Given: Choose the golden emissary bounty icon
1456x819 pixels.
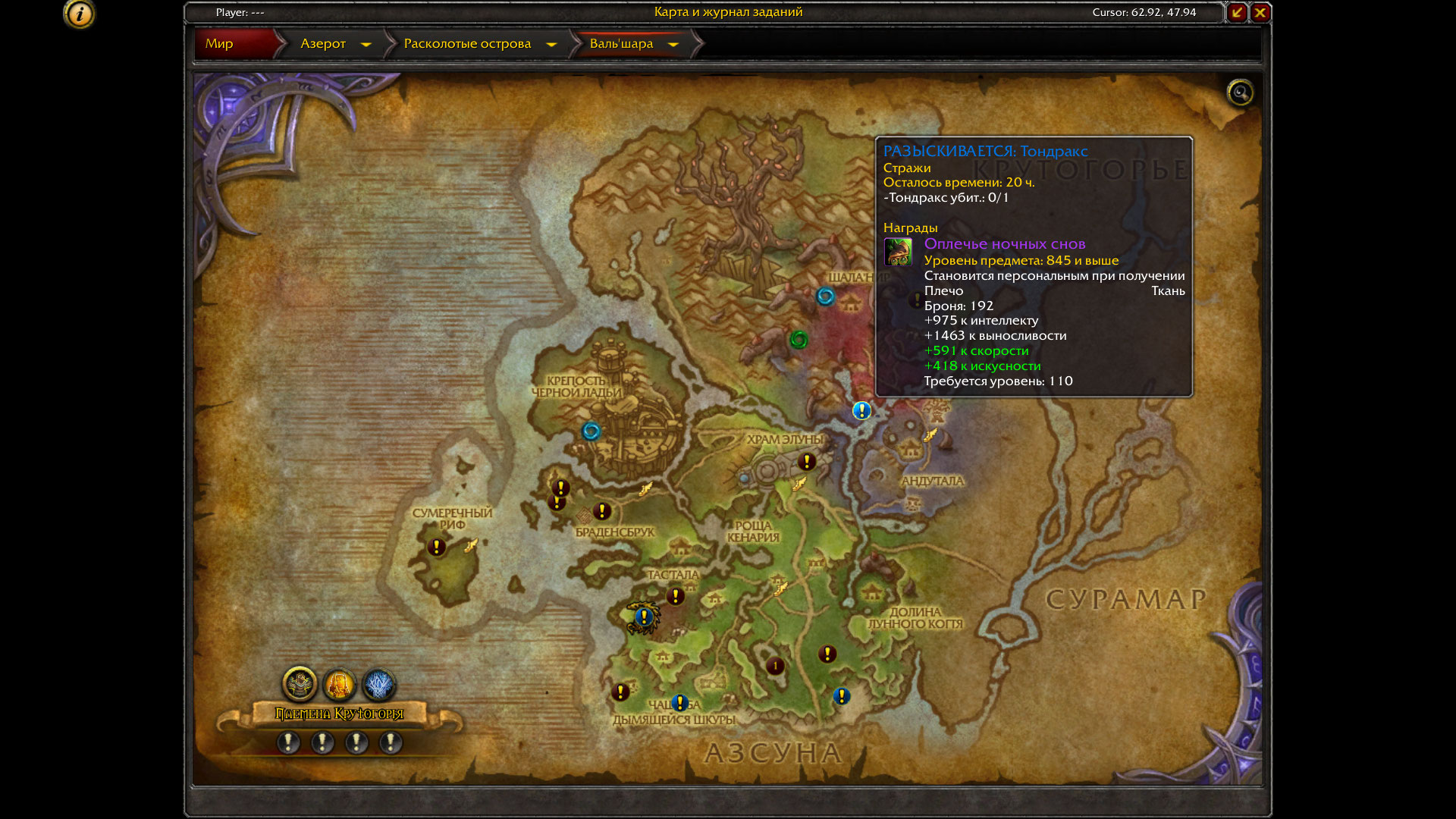Looking at the screenshot, I should pyautogui.click(x=339, y=685).
